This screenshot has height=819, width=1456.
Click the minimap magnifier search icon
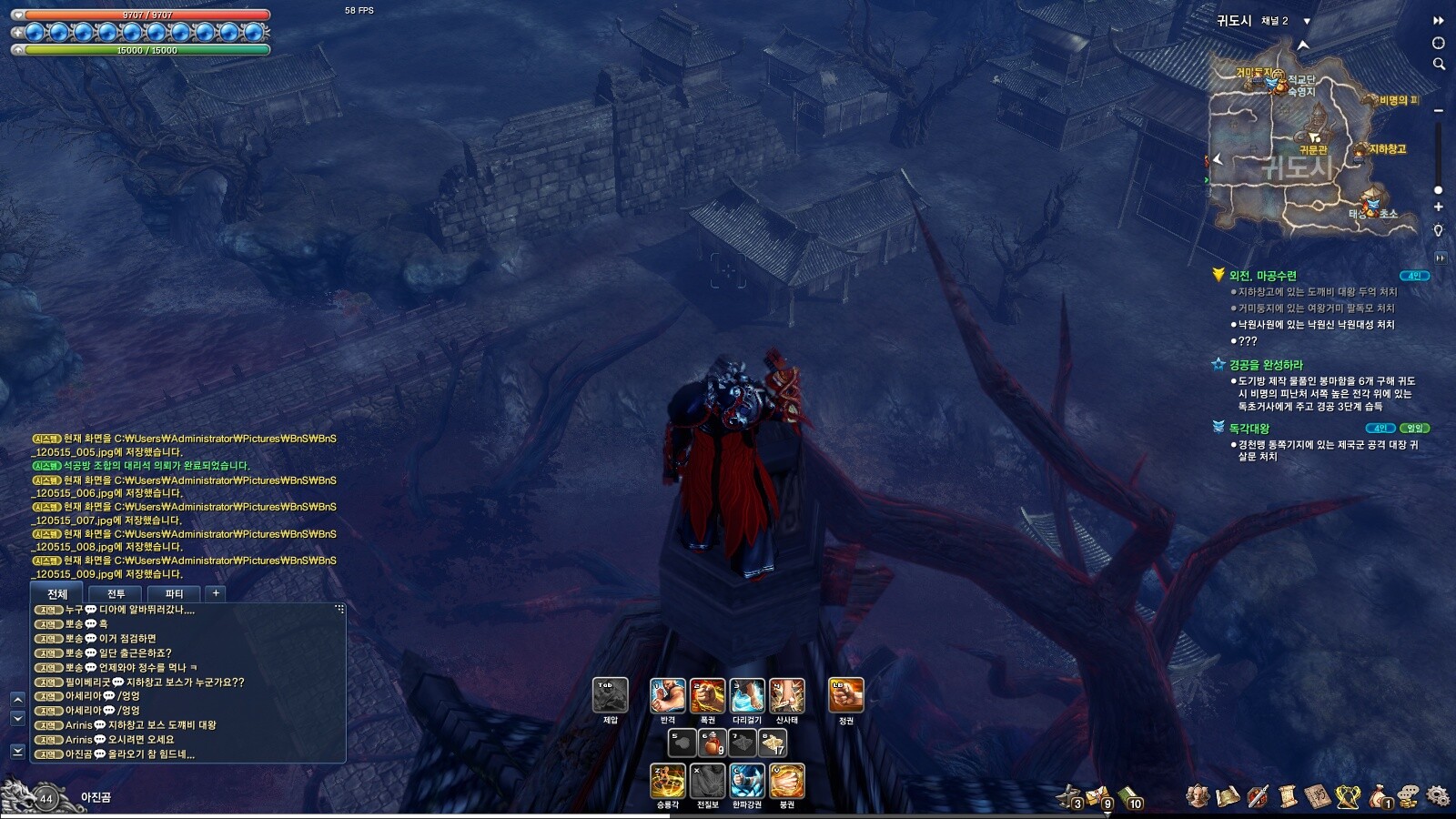(1439, 64)
